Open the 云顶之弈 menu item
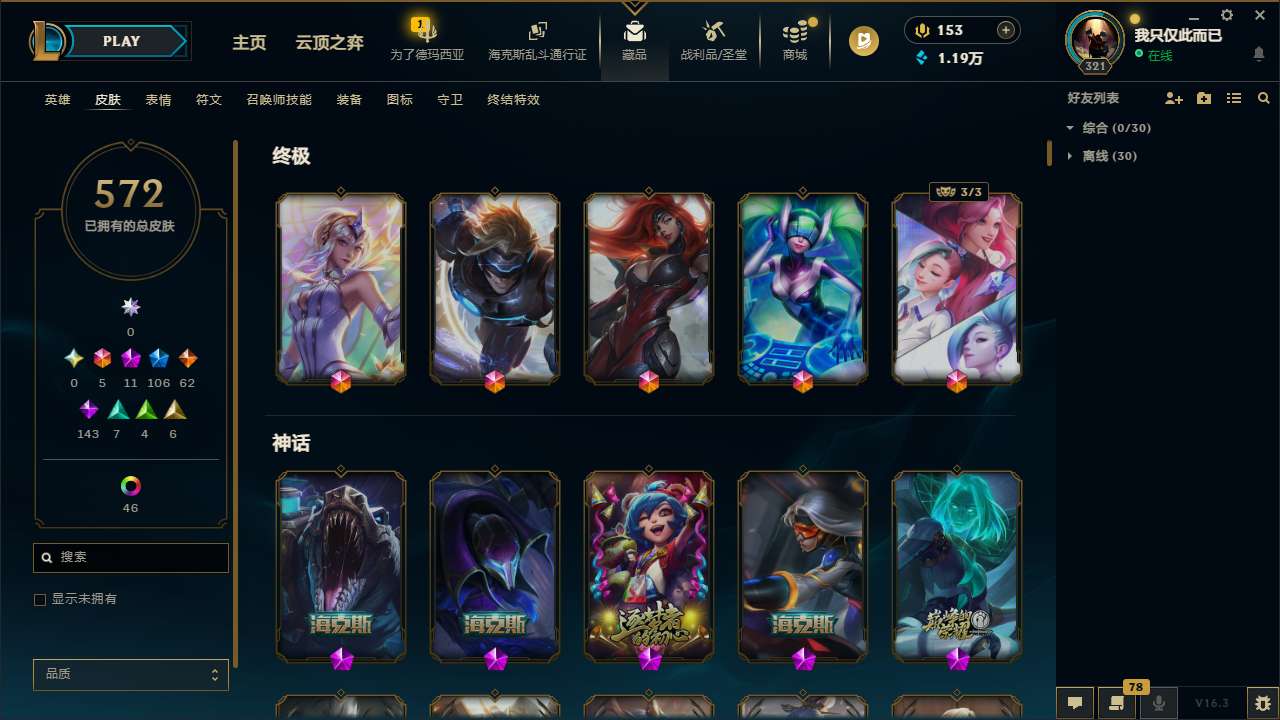 (x=330, y=43)
